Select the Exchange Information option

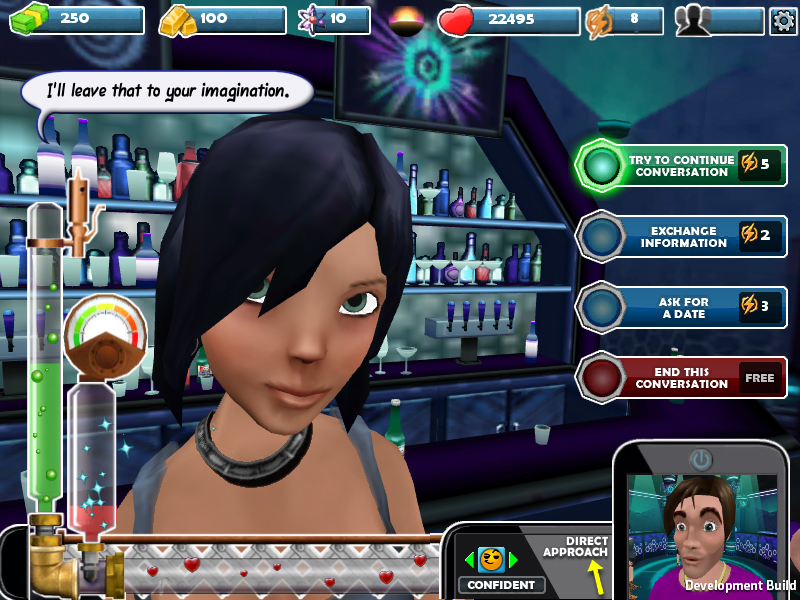[681, 236]
